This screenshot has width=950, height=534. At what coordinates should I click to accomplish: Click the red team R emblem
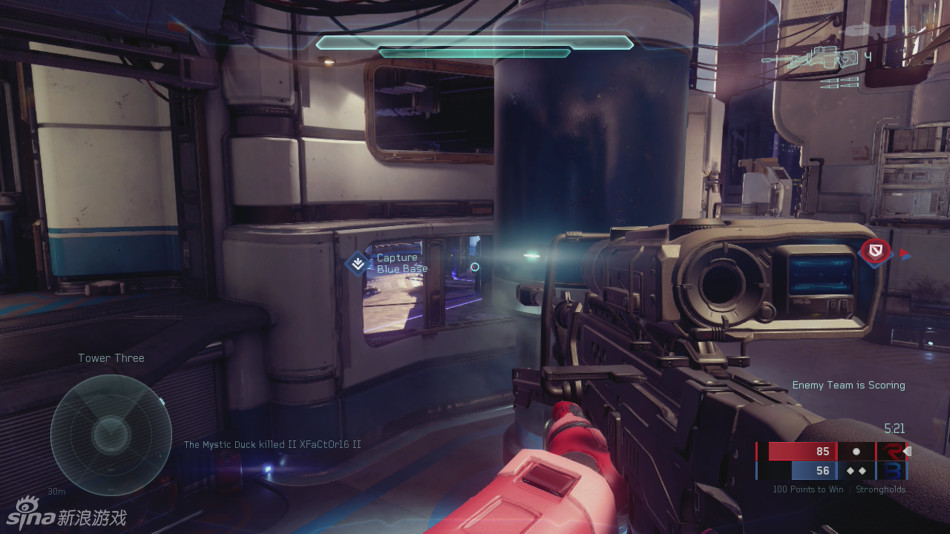point(889,451)
